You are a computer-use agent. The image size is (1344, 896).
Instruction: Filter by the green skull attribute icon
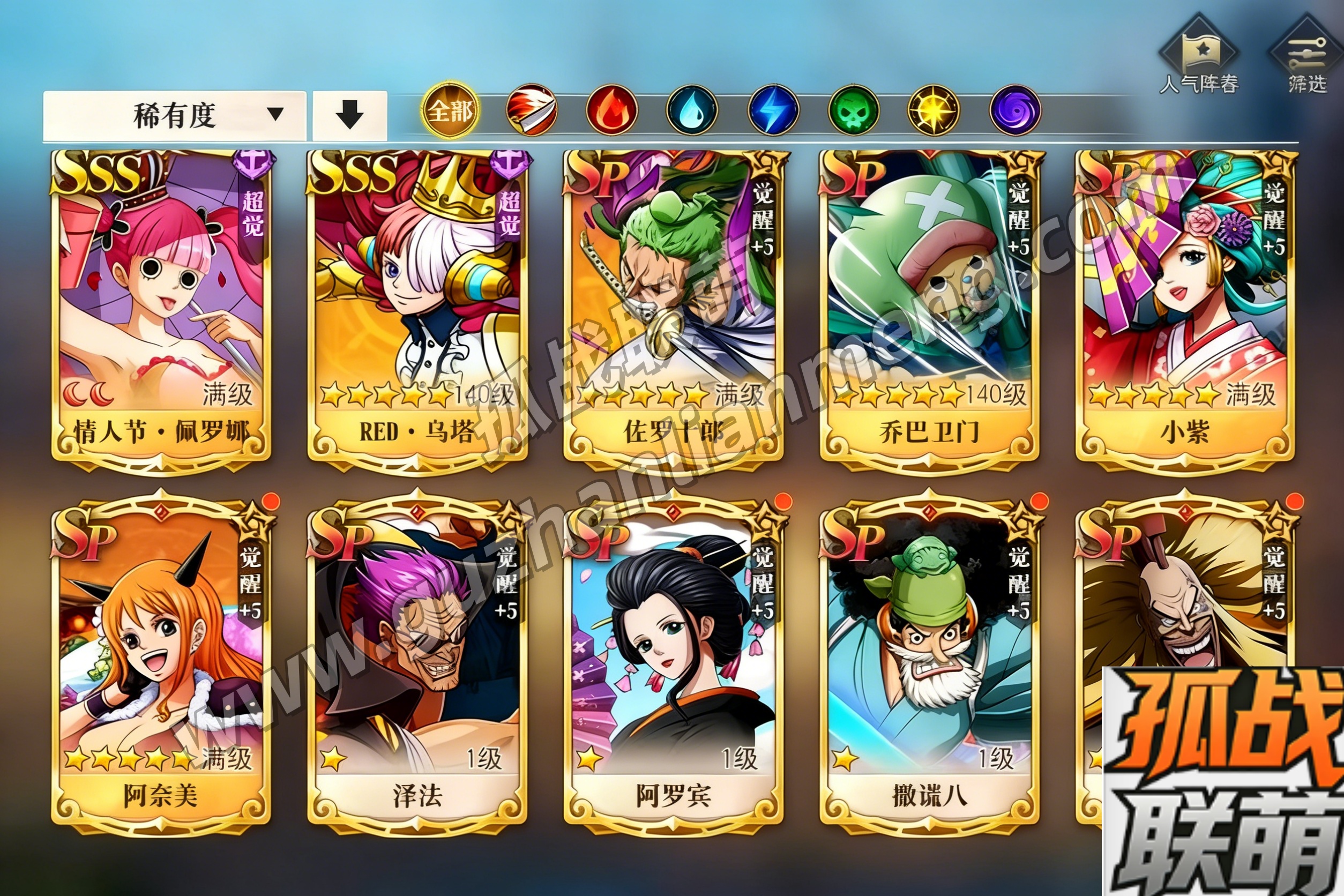click(x=854, y=110)
